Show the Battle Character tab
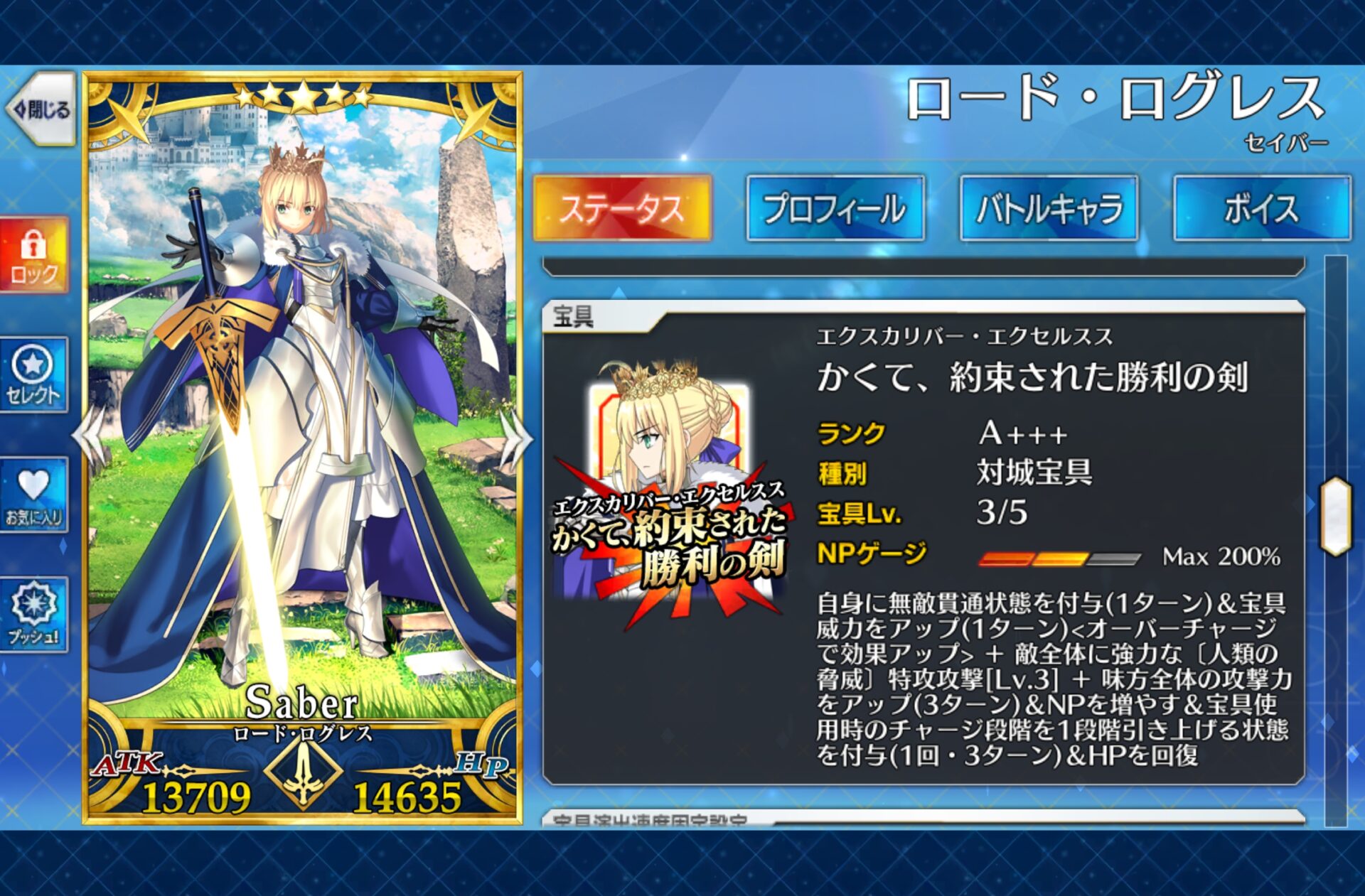 (x=1049, y=208)
